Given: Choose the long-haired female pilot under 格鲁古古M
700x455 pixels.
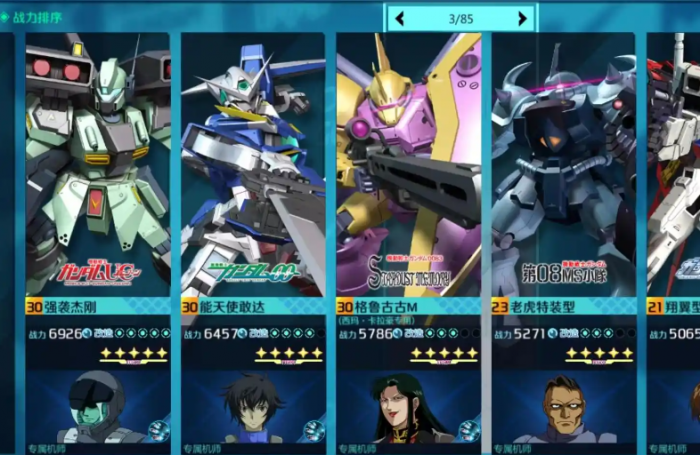Looking at the screenshot, I should pyautogui.click(x=408, y=408).
